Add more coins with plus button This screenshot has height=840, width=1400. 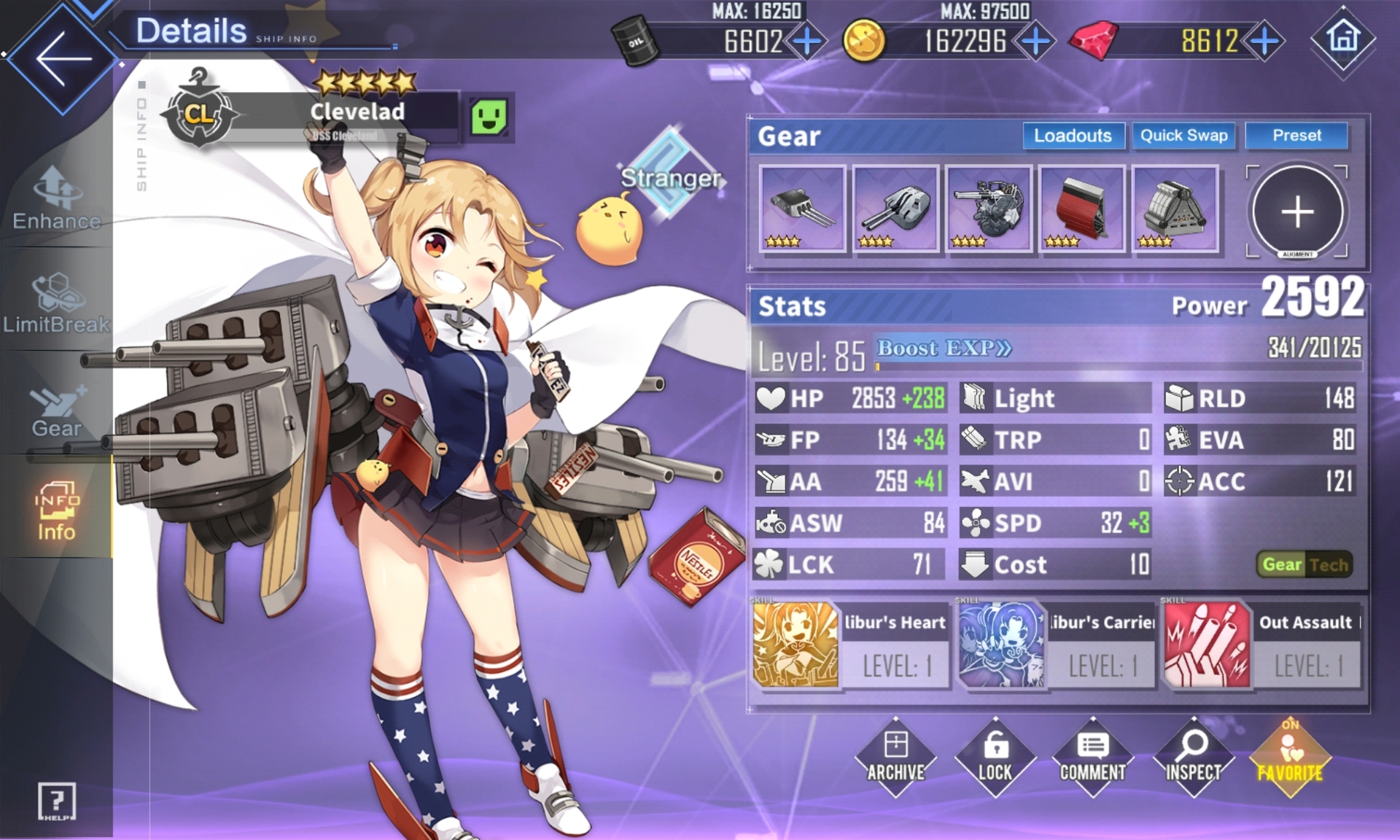coord(1035,42)
